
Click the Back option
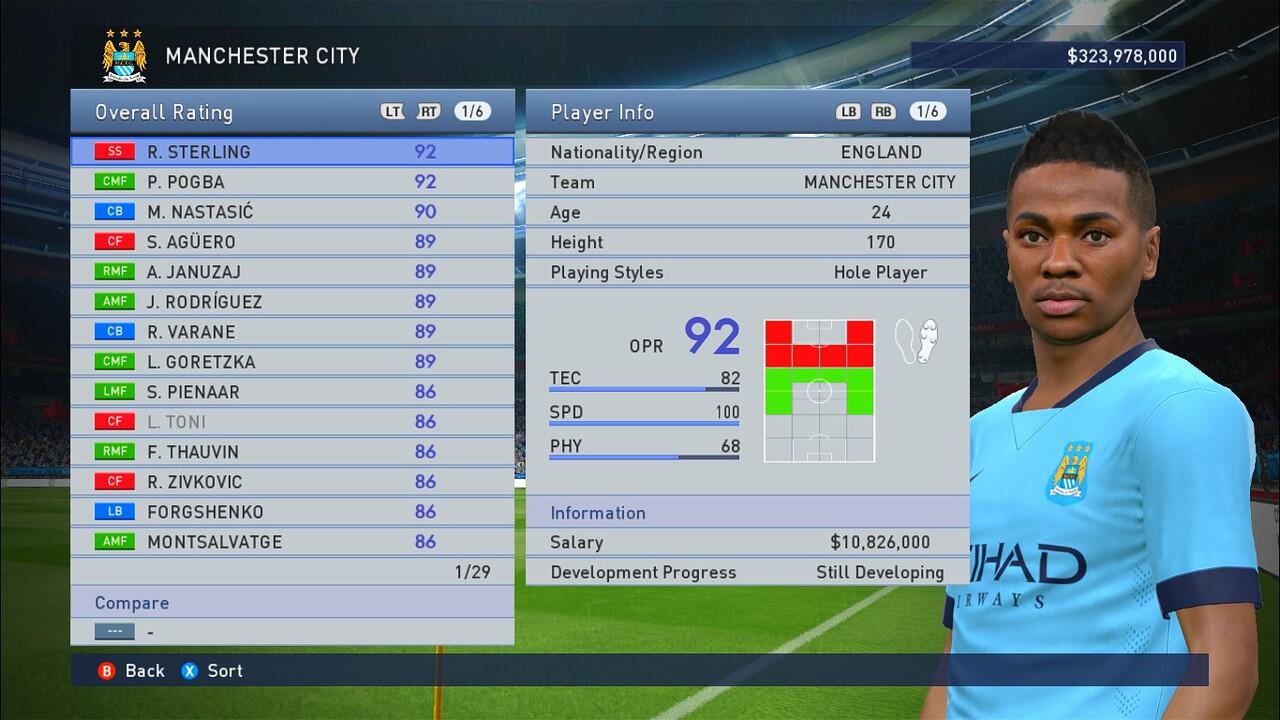(x=132, y=671)
